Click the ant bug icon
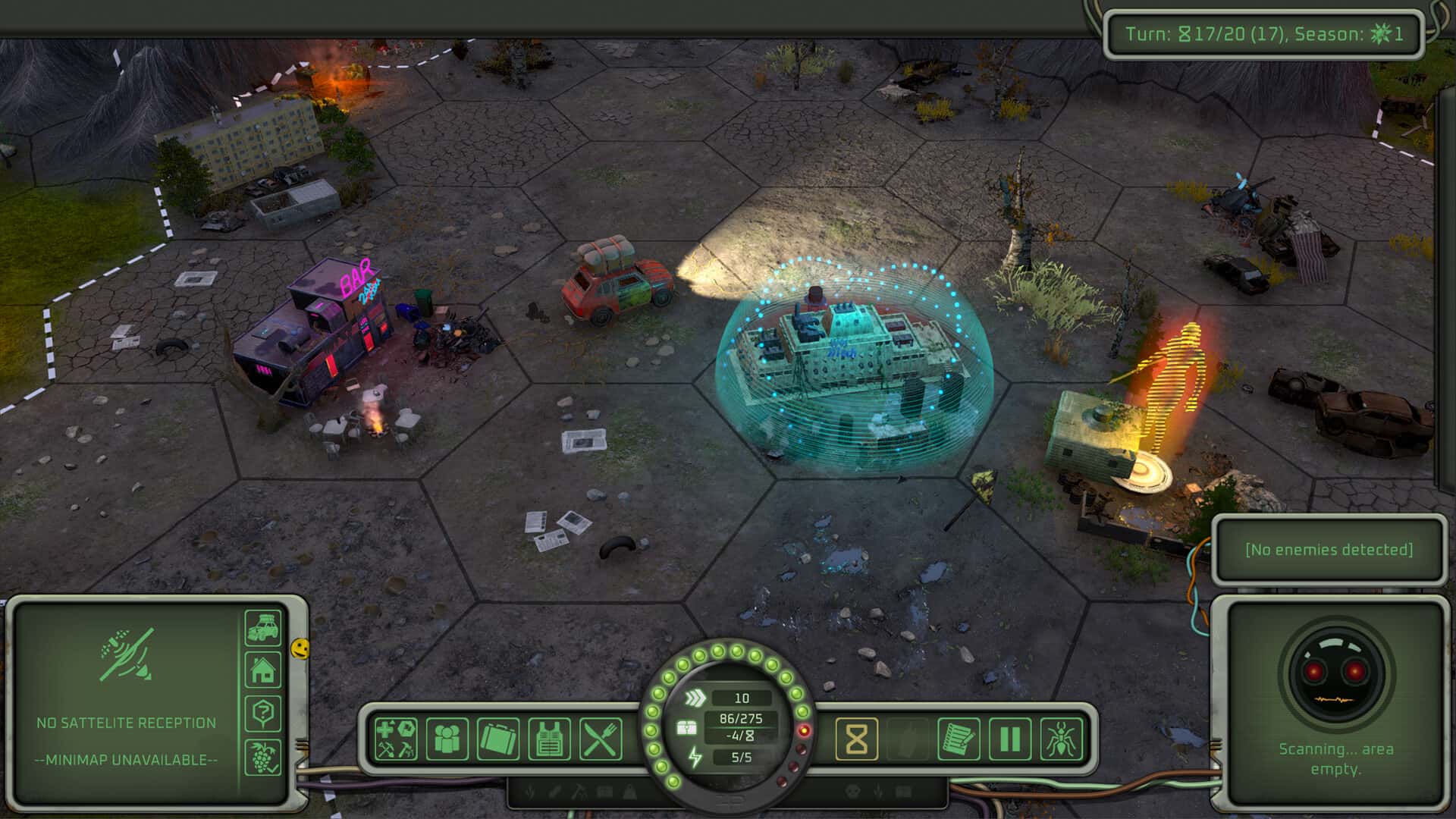The height and width of the screenshot is (819, 1456). click(x=1061, y=739)
